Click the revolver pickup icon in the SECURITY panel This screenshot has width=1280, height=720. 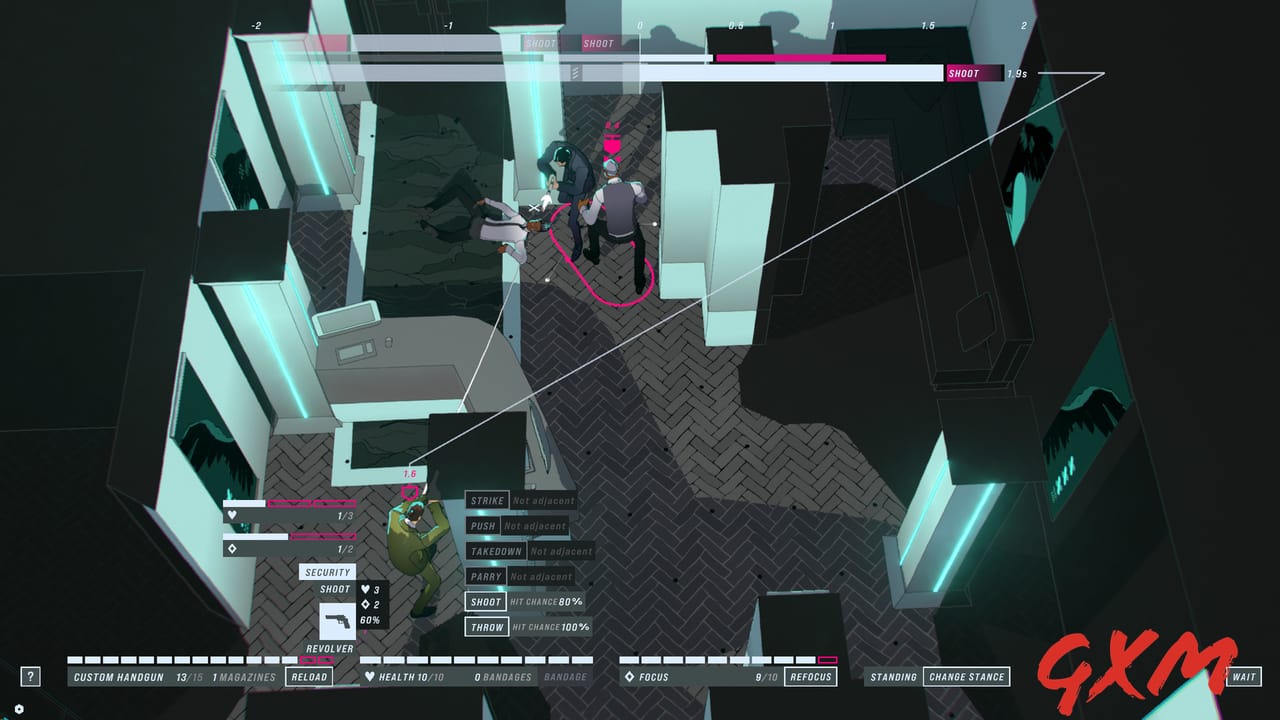339,620
